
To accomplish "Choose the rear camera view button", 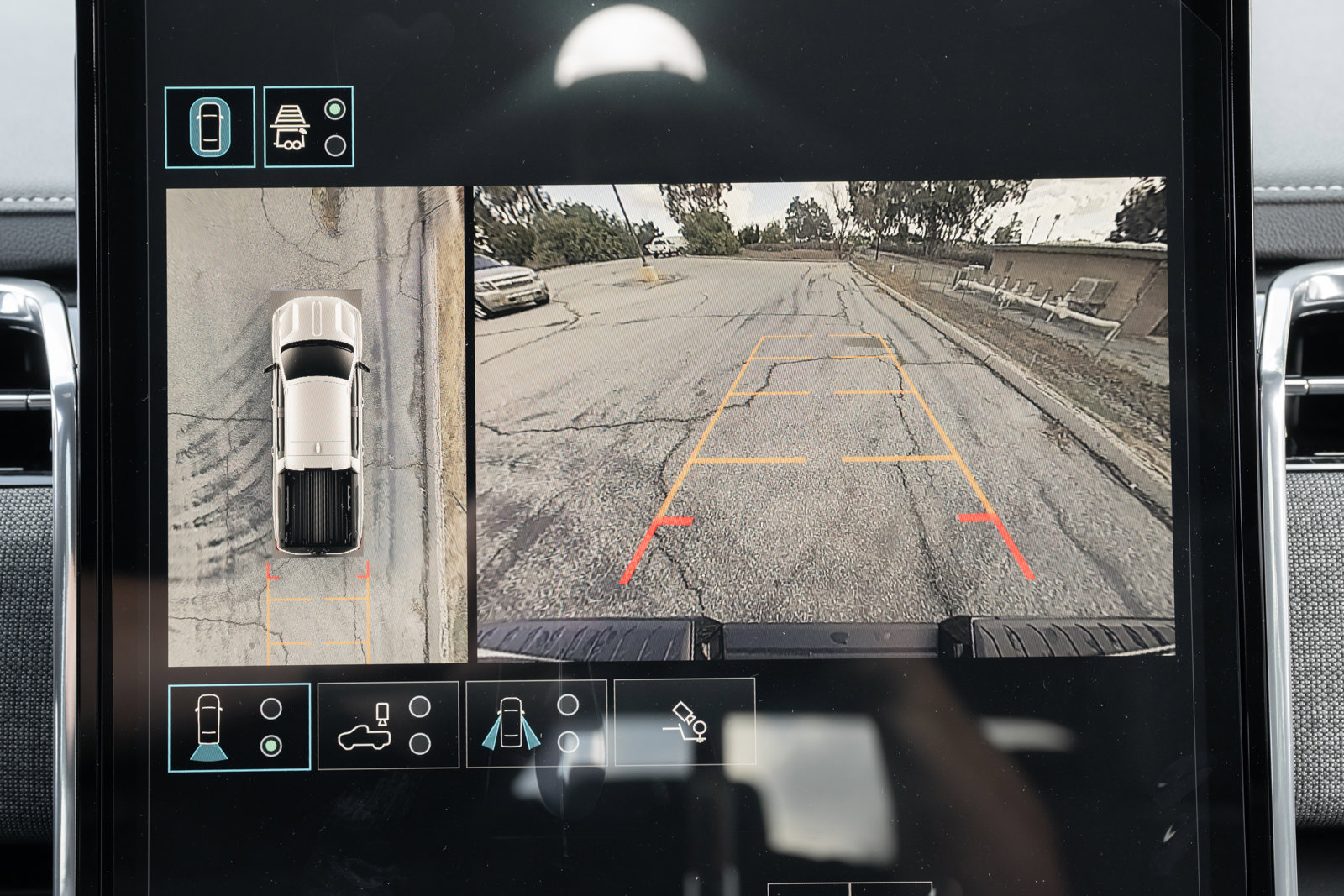I will (x=239, y=727).
